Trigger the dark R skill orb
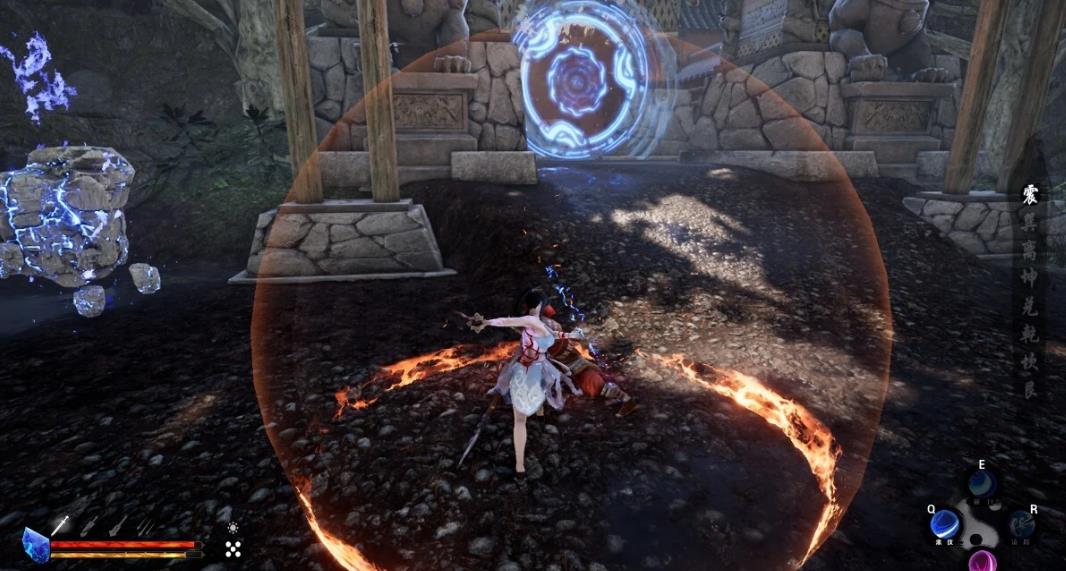 [1021, 524]
